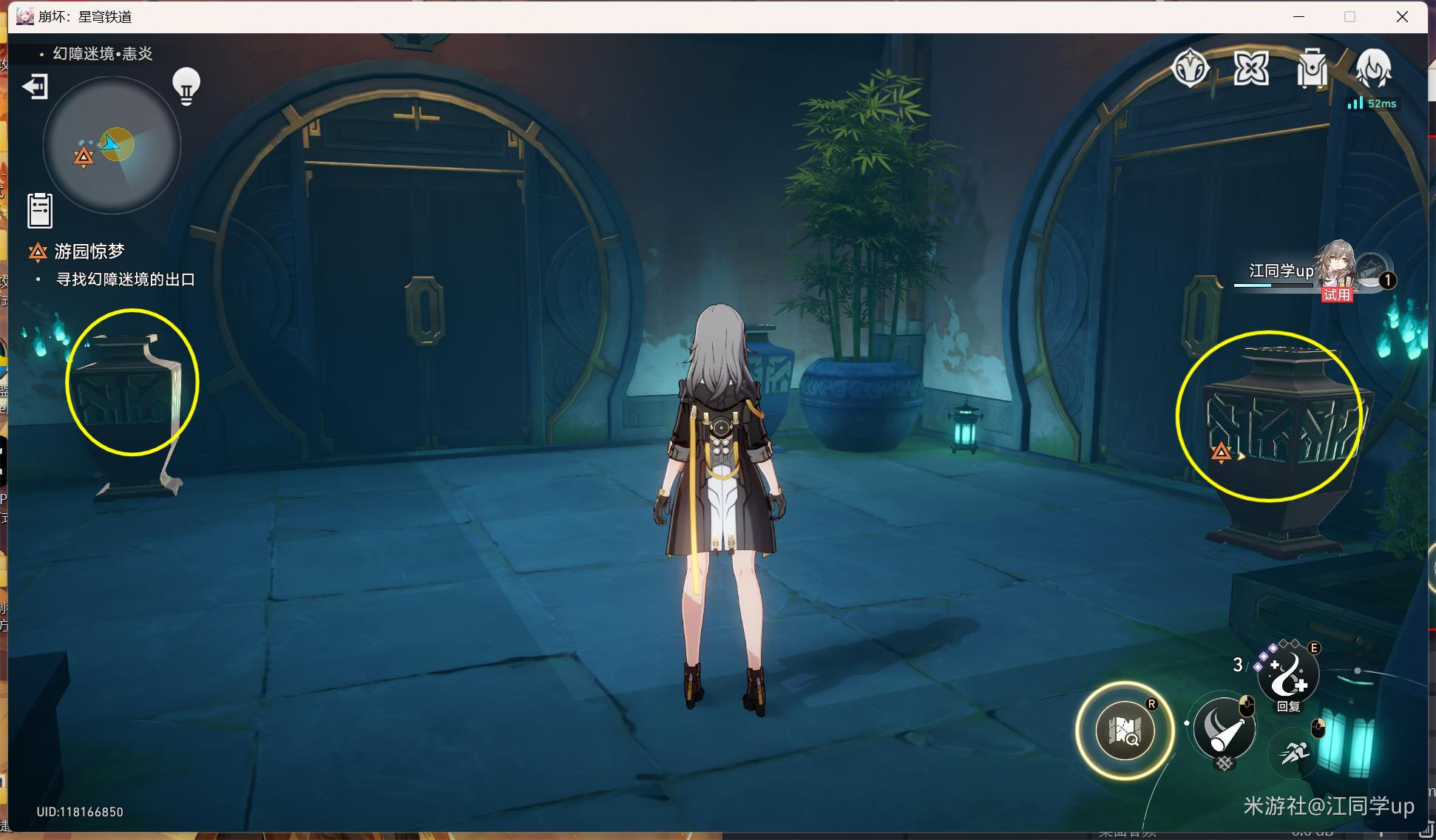This screenshot has width=1436, height=840.
Task: Click the exit door icon to leave
Action: pyautogui.click(x=35, y=87)
